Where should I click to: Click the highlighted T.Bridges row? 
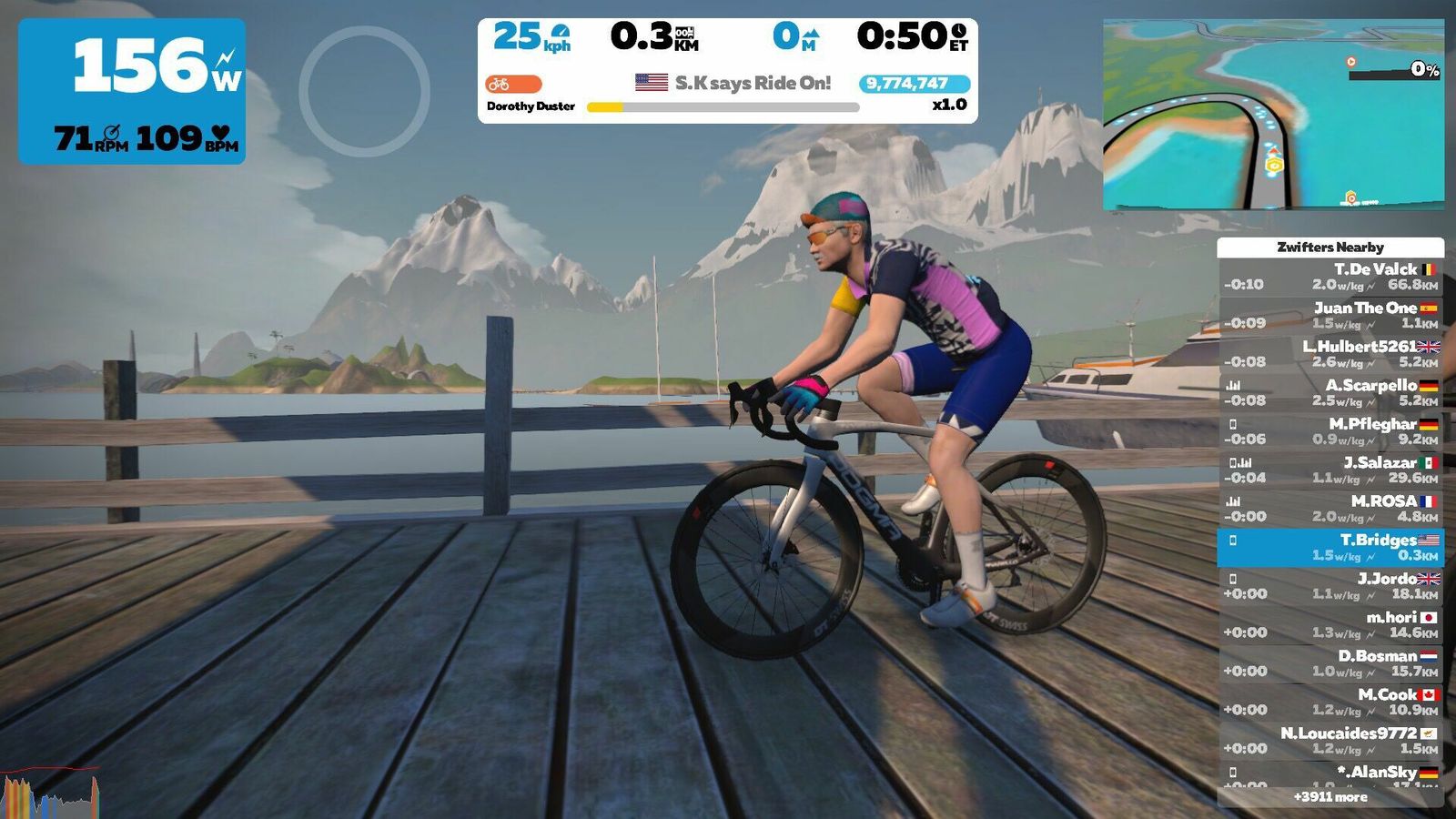pyautogui.click(x=1330, y=547)
